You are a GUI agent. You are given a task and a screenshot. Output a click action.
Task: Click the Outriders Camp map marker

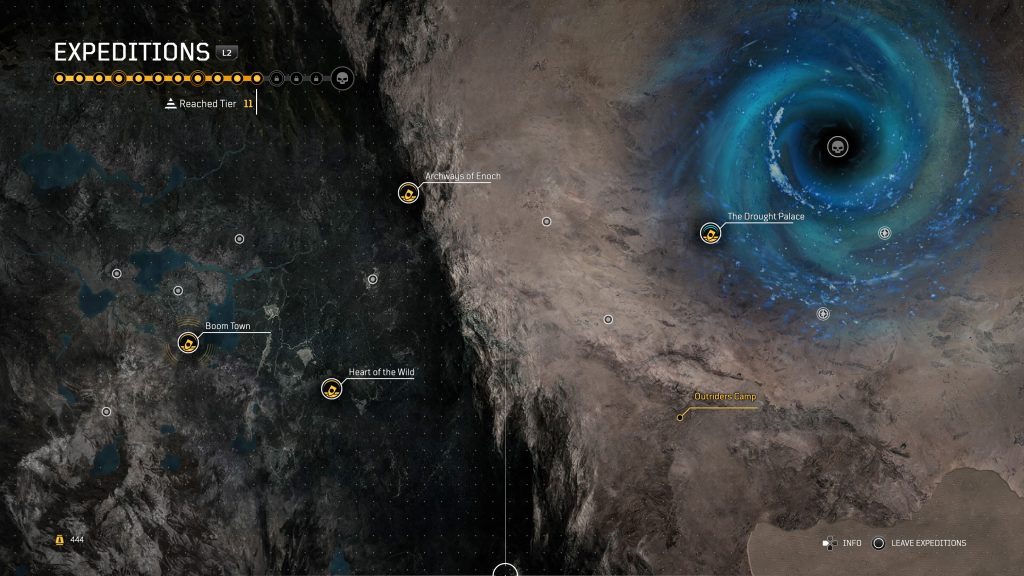coord(681,417)
